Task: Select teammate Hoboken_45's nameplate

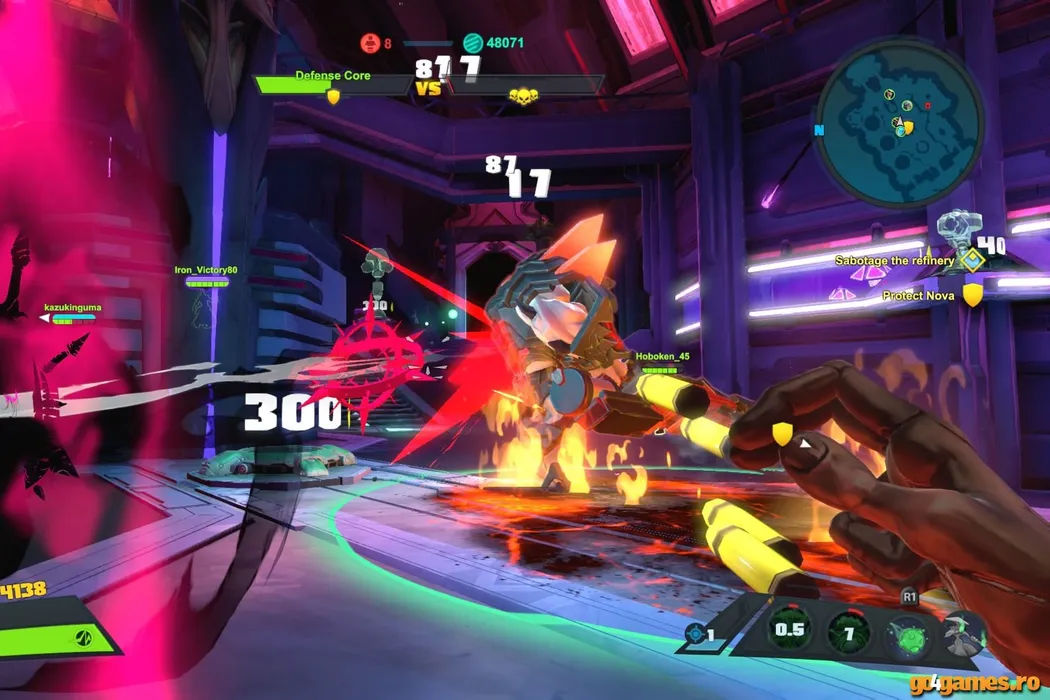Action: [x=662, y=357]
